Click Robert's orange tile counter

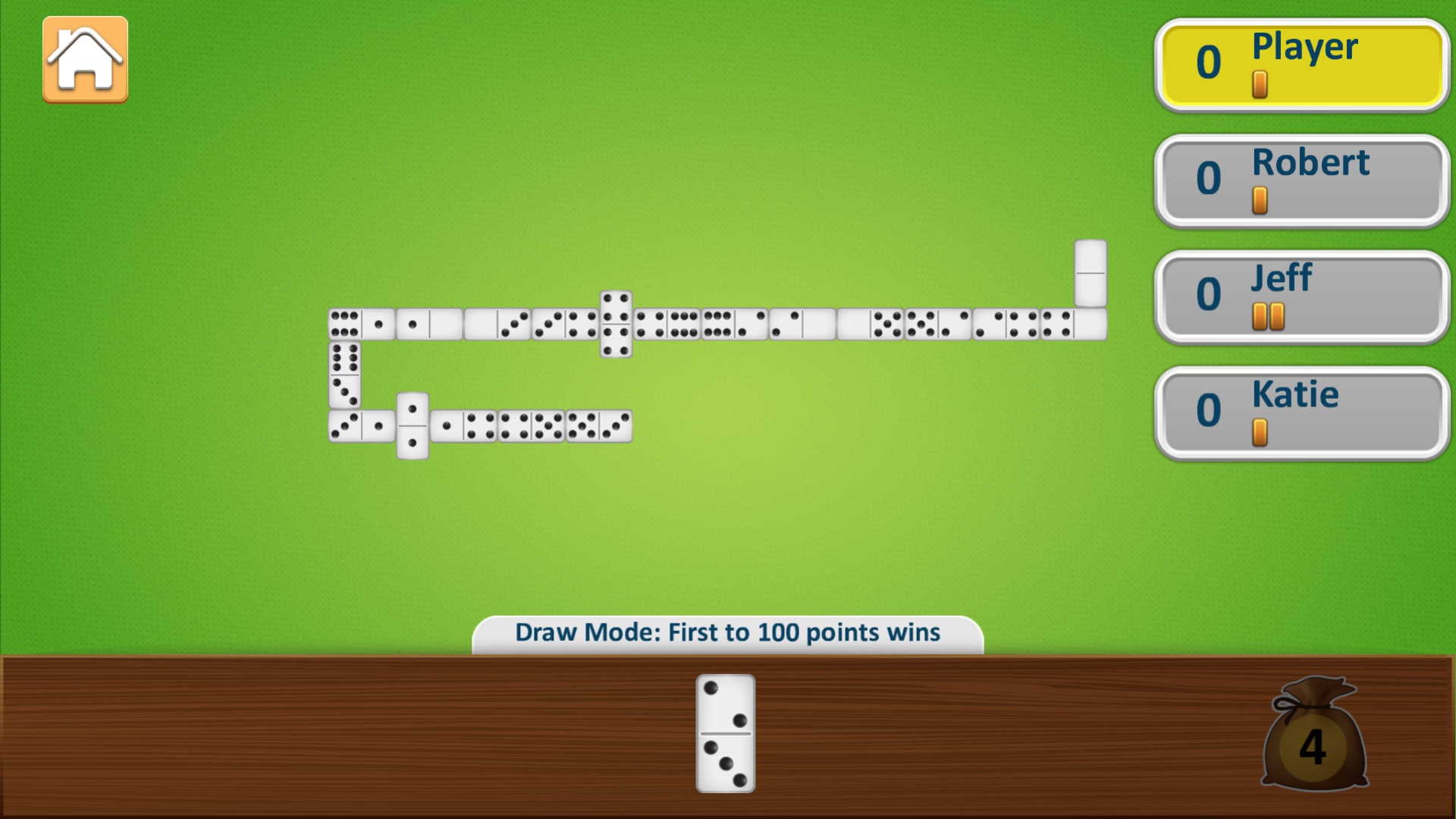point(1261,199)
